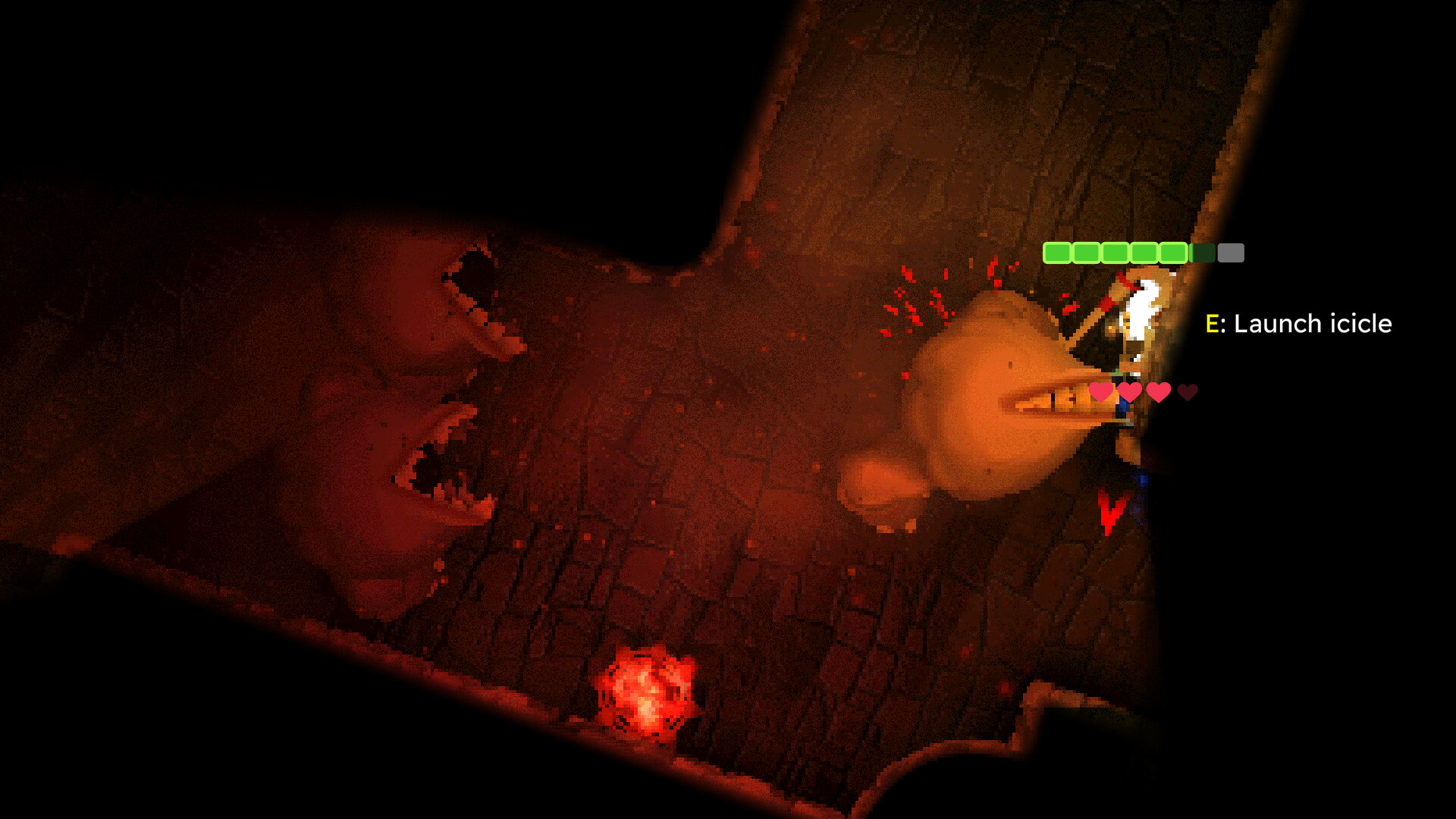The width and height of the screenshot is (1456, 819).
Task: Click the leftmost green health segment
Action: pyautogui.click(x=1057, y=253)
